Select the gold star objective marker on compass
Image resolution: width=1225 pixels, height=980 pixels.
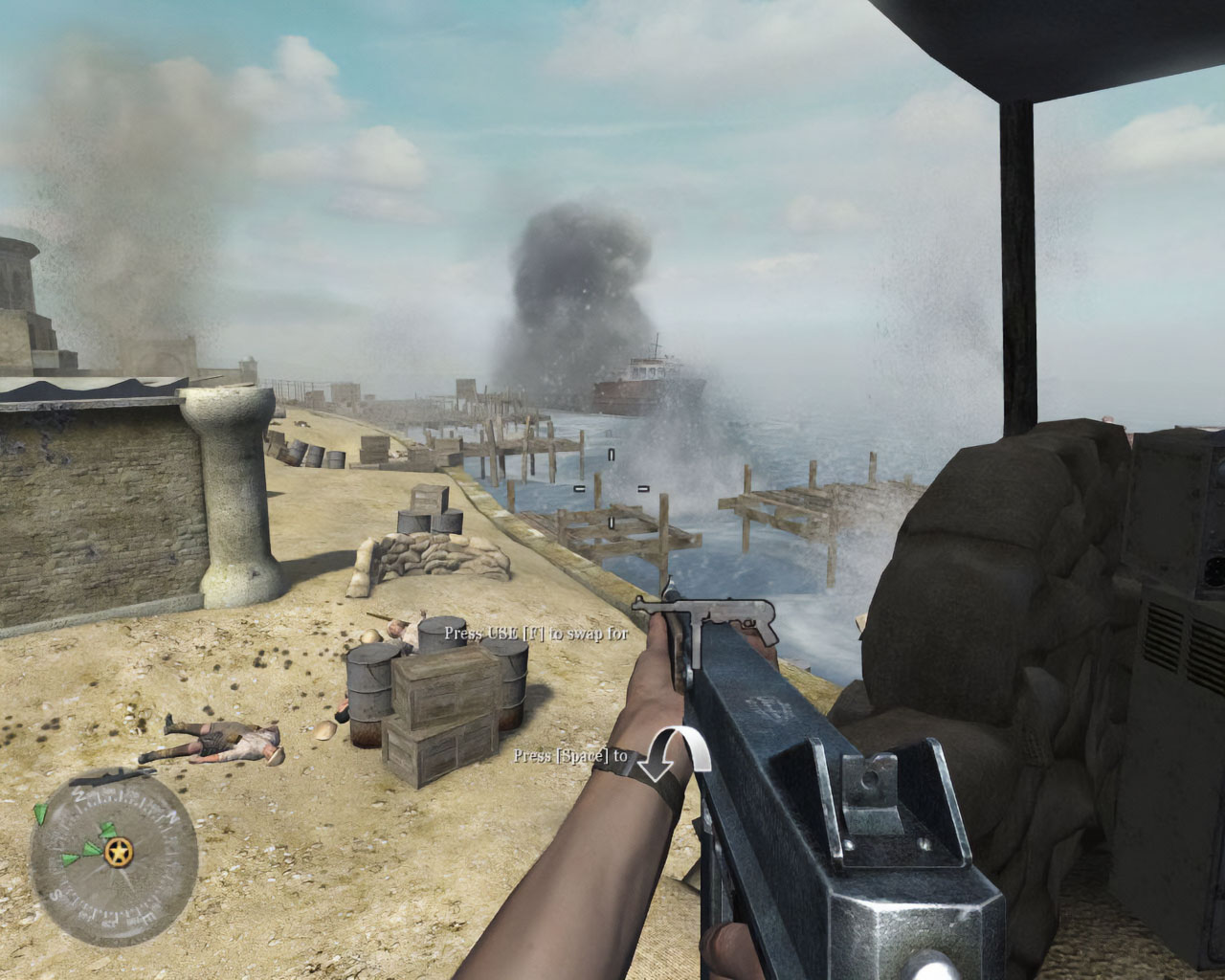click(x=119, y=850)
